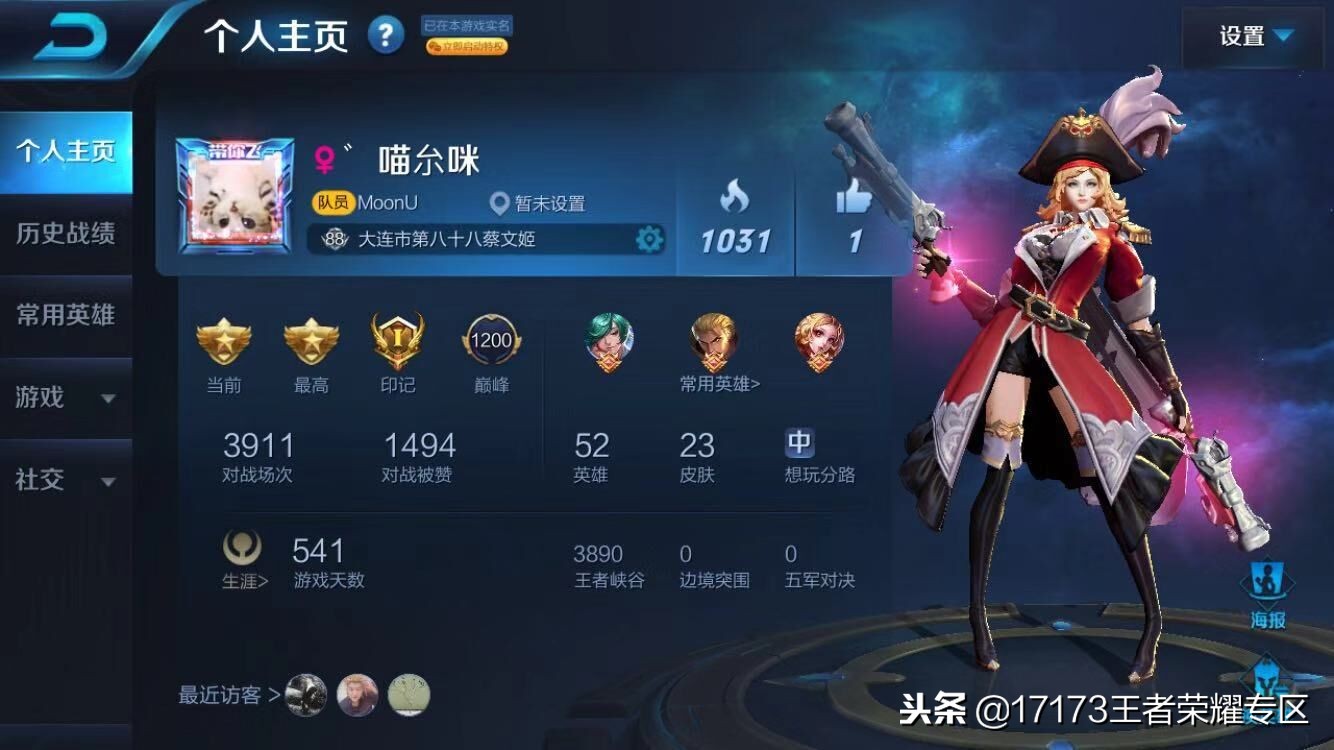Image resolution: width=1334 pixels, height=750 pixels.
Task: Click the 生涯 career emblem icon
Action: coord(240,547)
